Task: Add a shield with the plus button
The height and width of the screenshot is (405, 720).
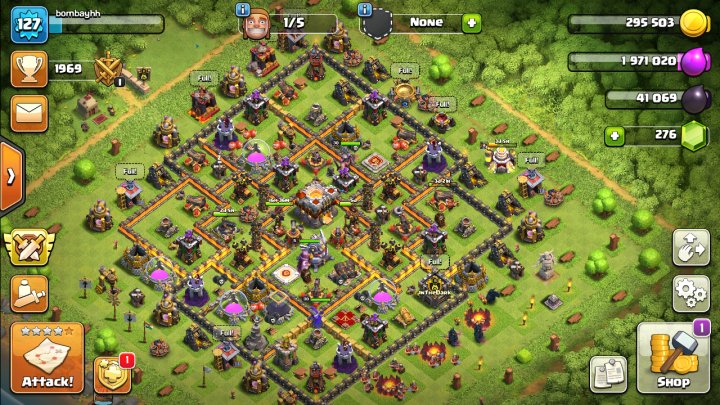Action: click(471, 23)
